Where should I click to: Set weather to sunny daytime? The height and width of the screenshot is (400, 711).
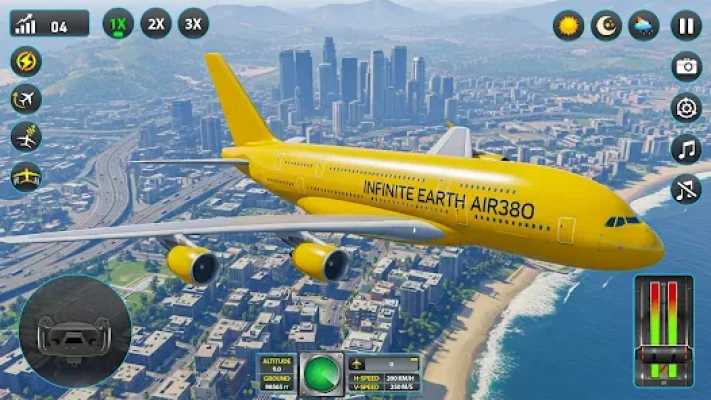pyautogui.click(x=568, y=25)
